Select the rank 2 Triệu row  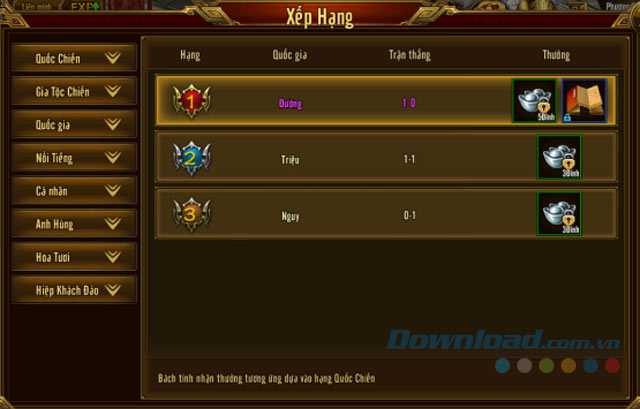[330, 158]
